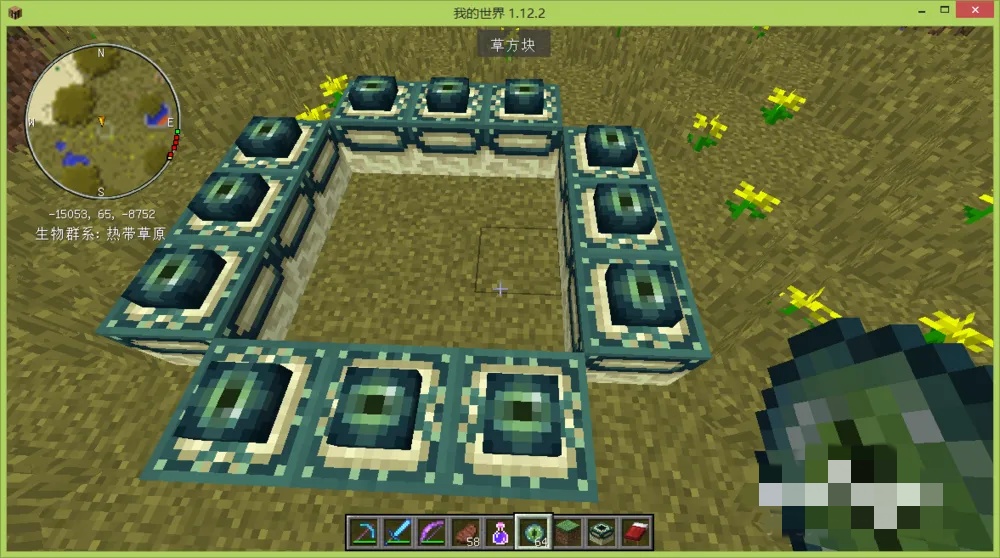This screenshot has height=558, width=1000.
Task: Choose the diamond sword in the hotbar
Action: 397,531
